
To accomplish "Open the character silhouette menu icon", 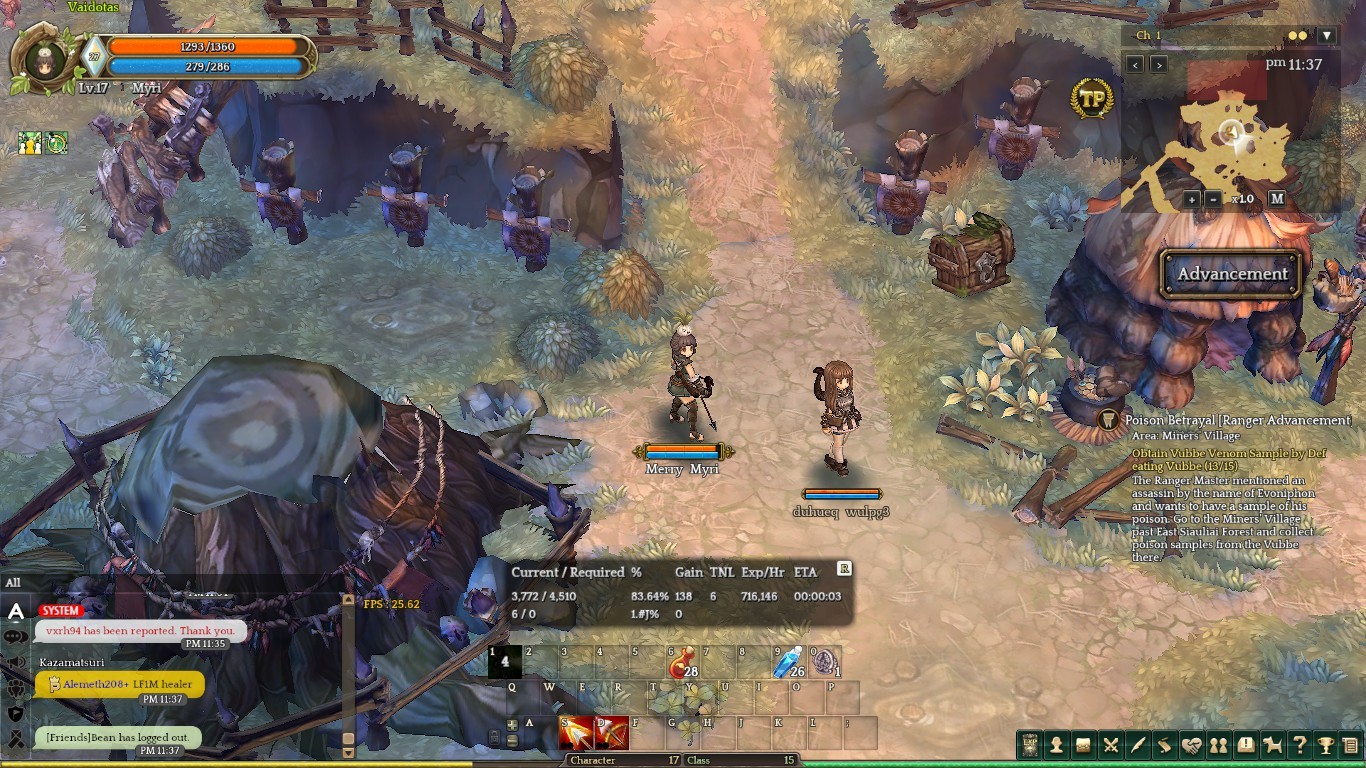I will [x=1055, y=745].
